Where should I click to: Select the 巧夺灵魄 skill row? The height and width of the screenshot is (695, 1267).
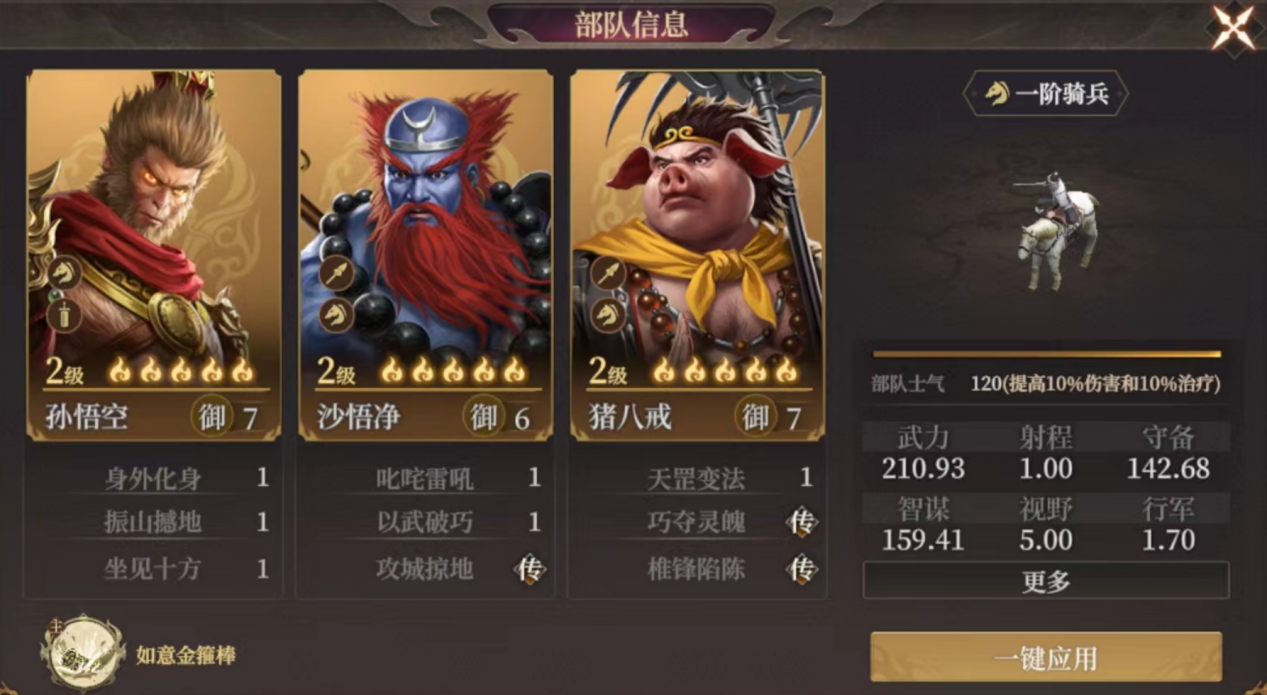point(697,522)
